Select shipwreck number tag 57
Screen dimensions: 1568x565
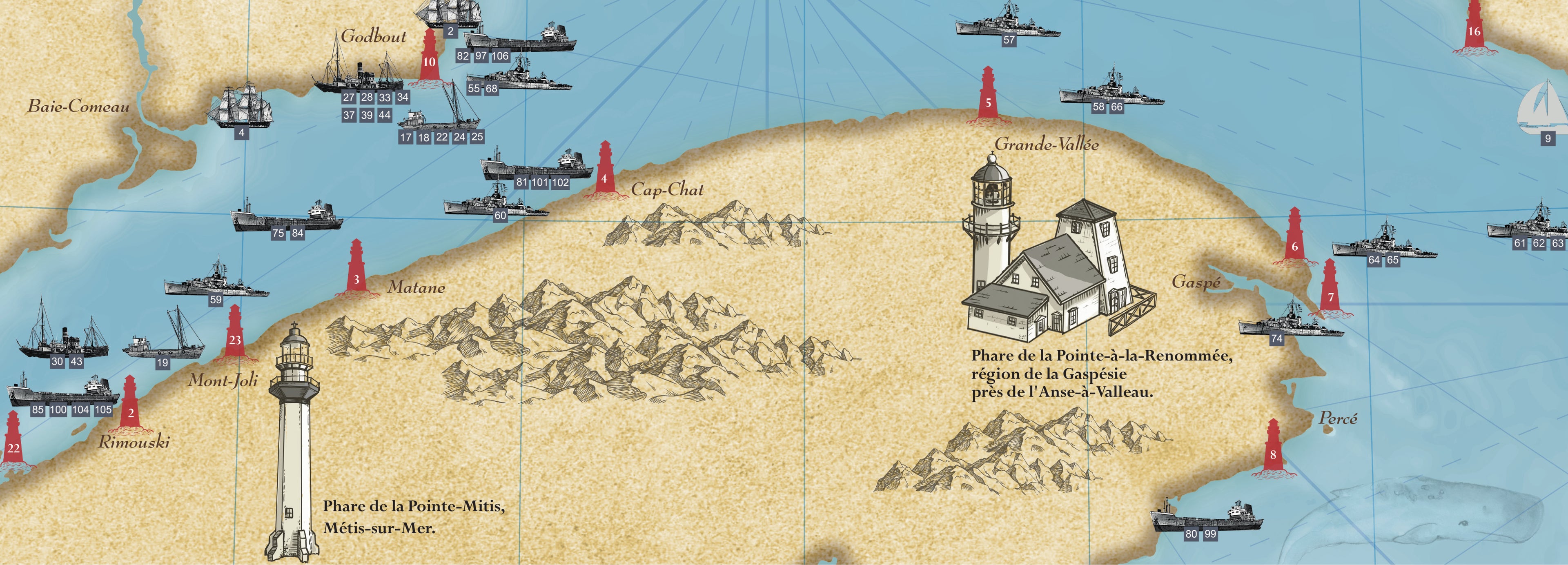point(1009,40)
